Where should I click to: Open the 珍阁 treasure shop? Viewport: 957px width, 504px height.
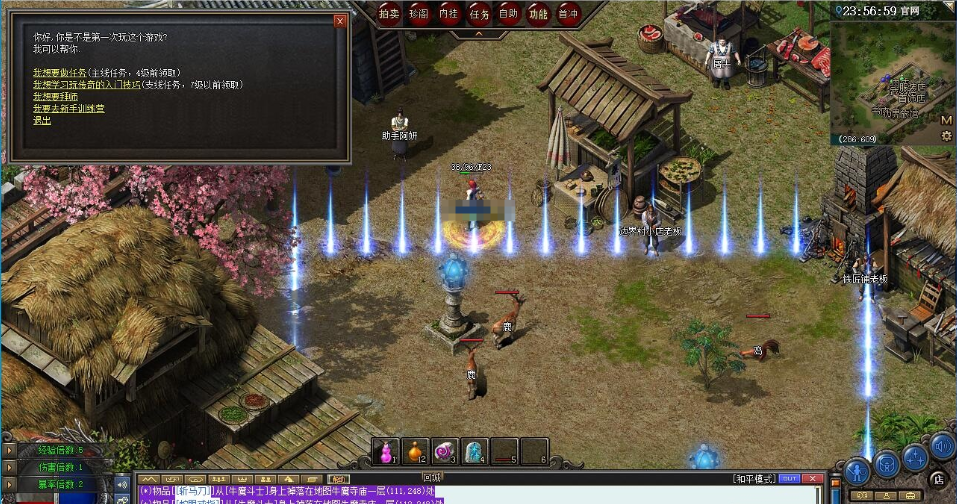(x=419, y=13)
